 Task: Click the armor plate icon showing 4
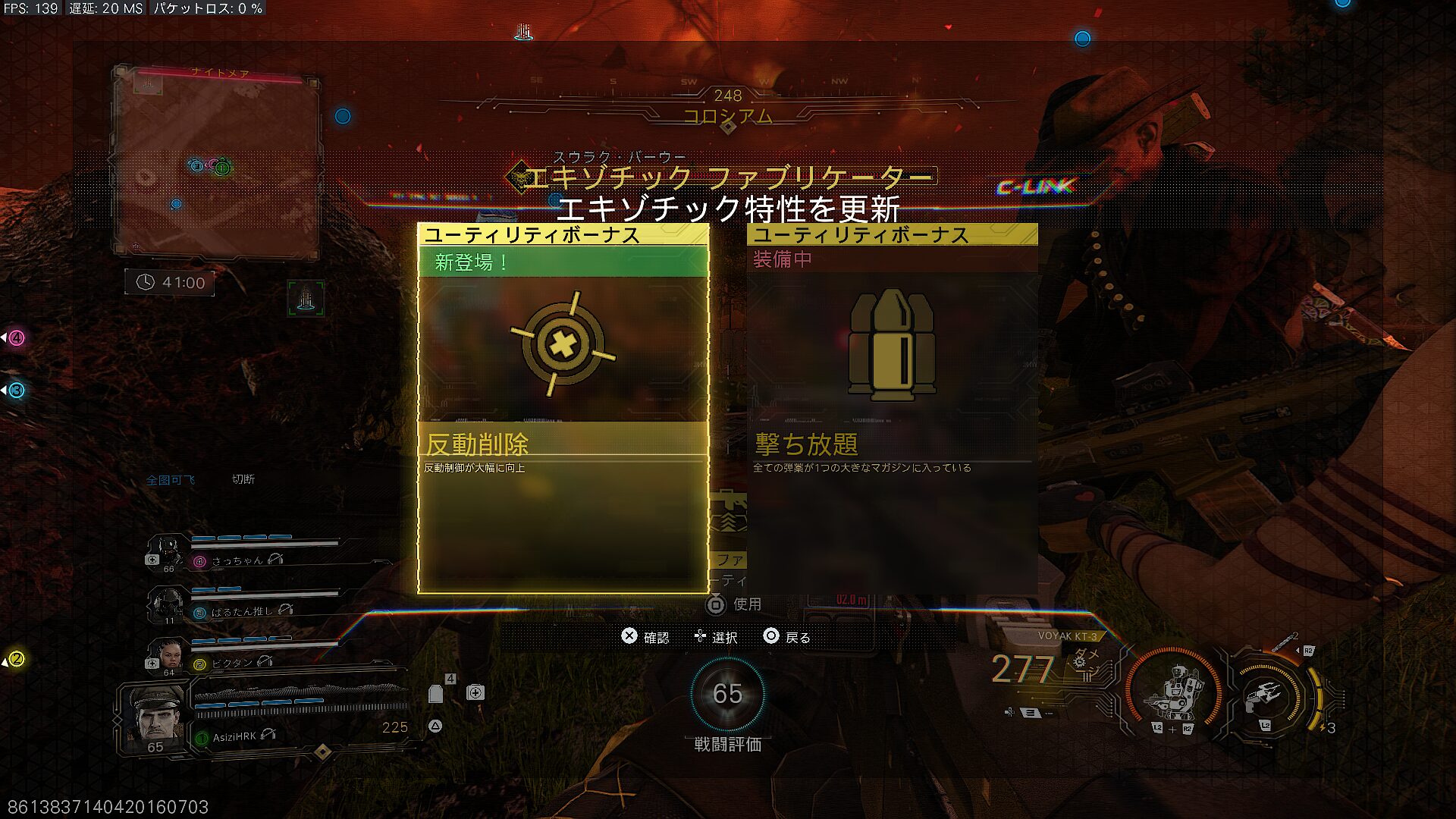(x=436, y=694)
